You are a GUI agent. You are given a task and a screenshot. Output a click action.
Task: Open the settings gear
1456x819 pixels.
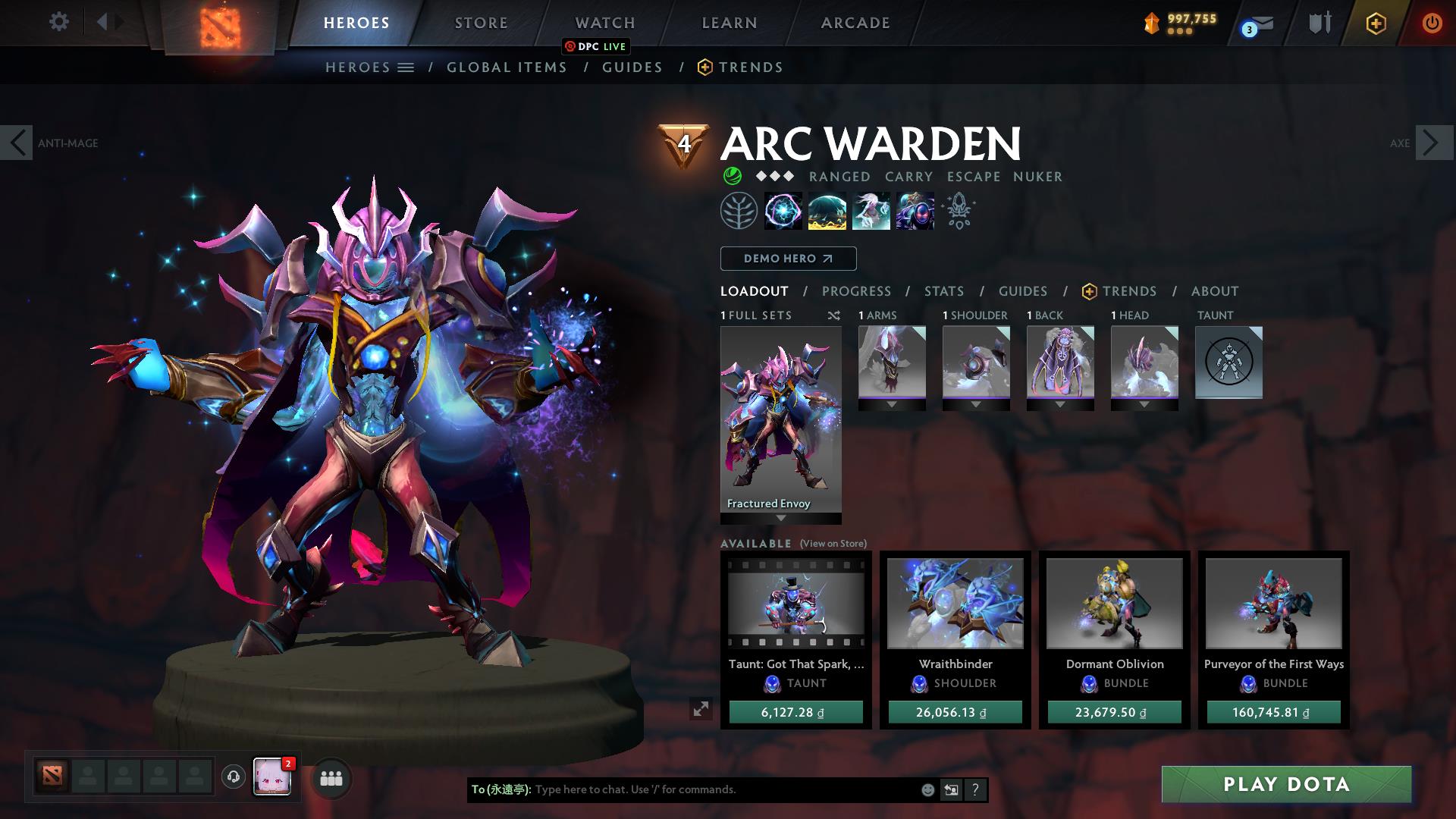coord(58,22)
